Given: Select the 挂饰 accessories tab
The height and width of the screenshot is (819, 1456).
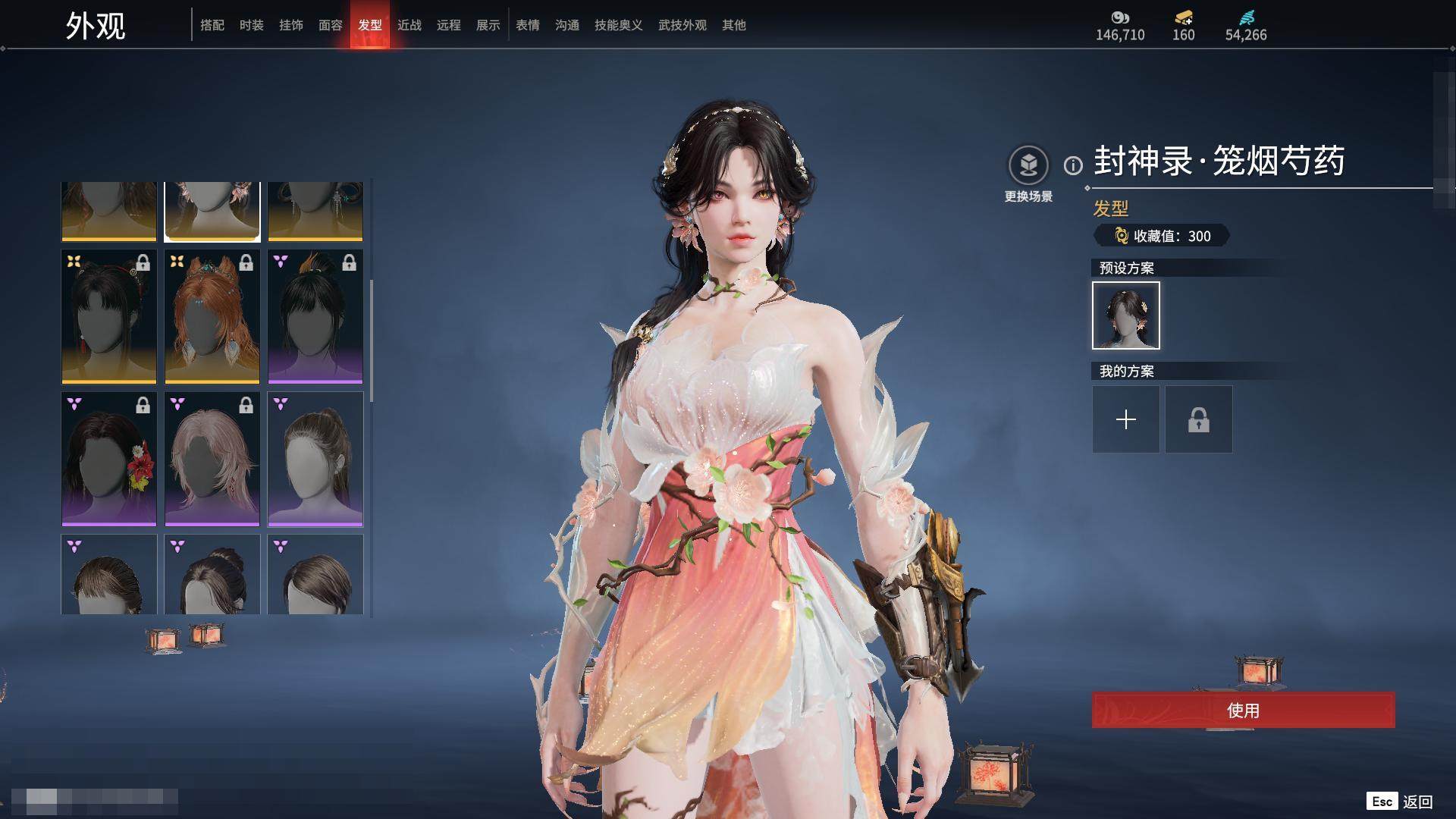Looking at the screenshot, I should 290,25.
